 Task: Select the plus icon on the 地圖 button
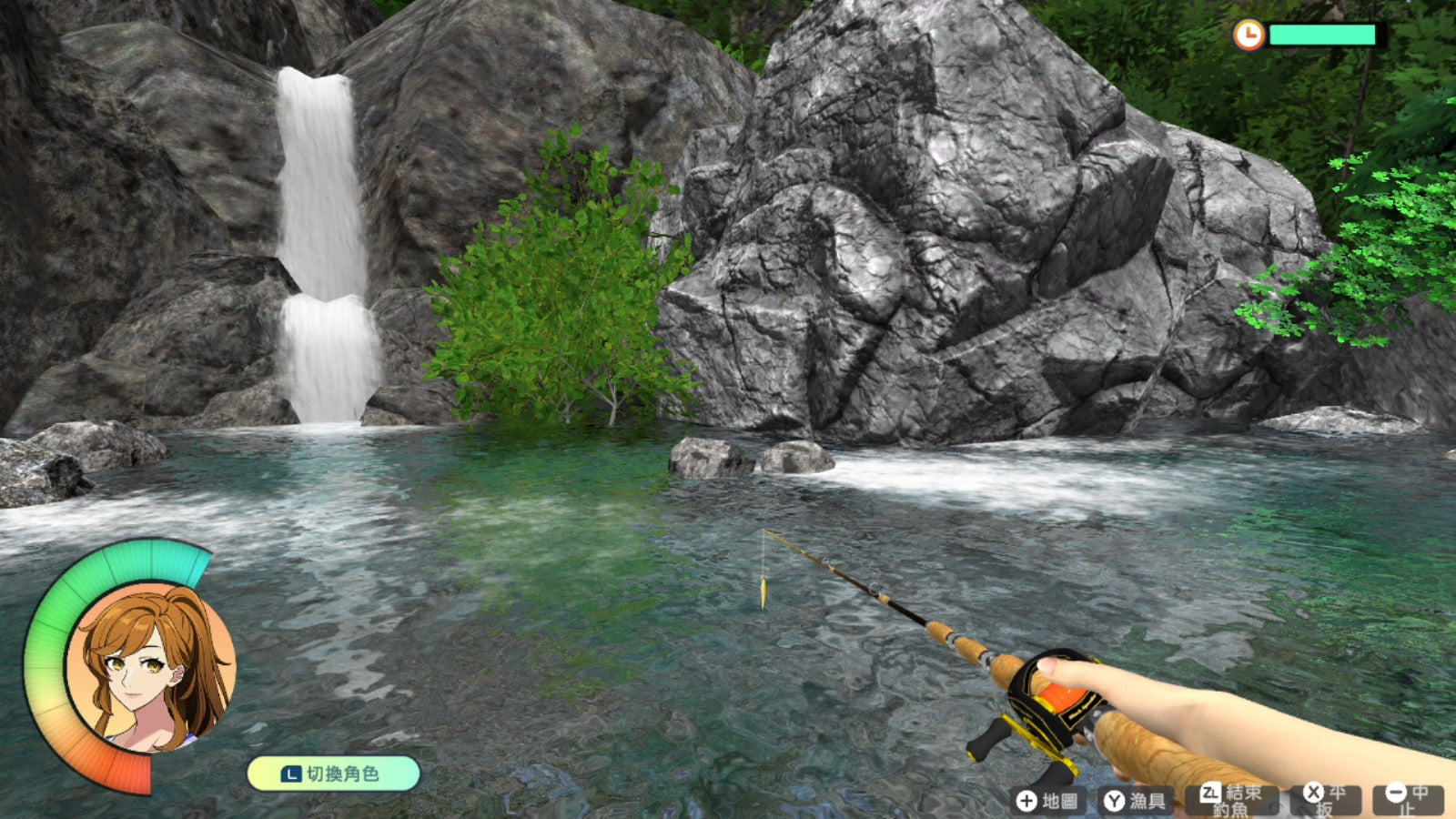(x=1026, y=799)
